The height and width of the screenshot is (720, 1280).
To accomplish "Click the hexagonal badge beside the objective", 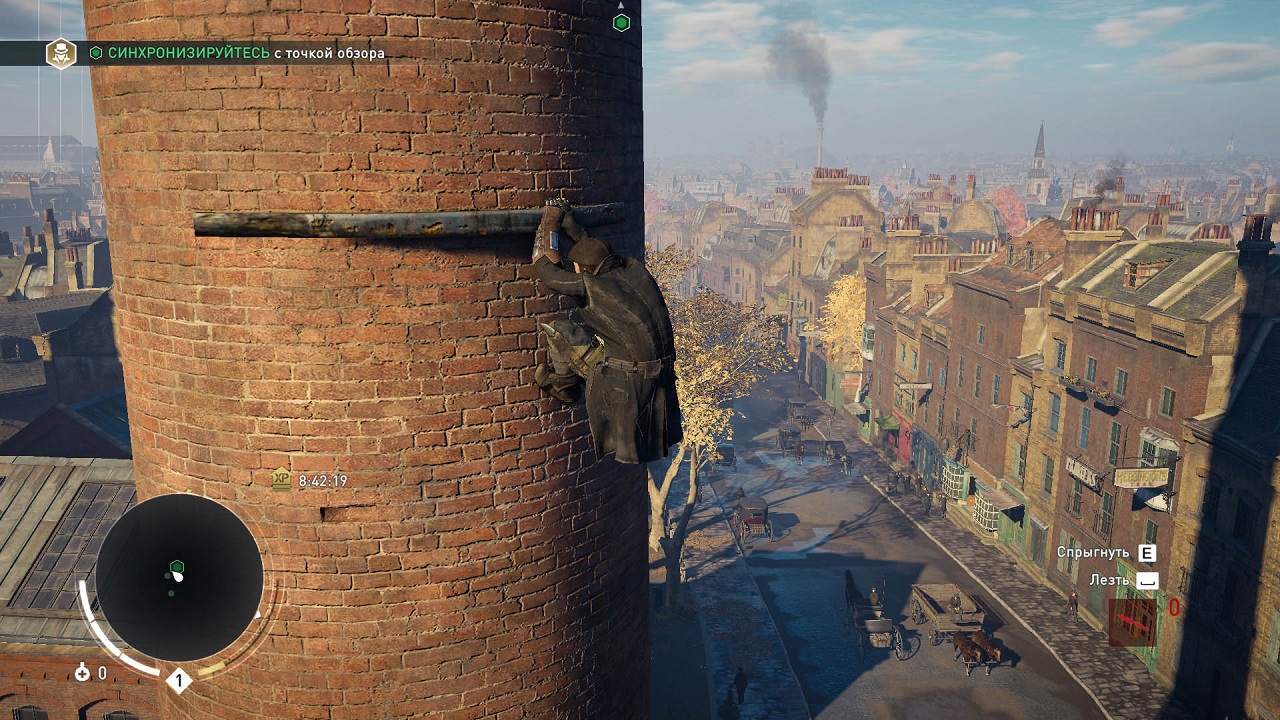I will click(61, 53).
